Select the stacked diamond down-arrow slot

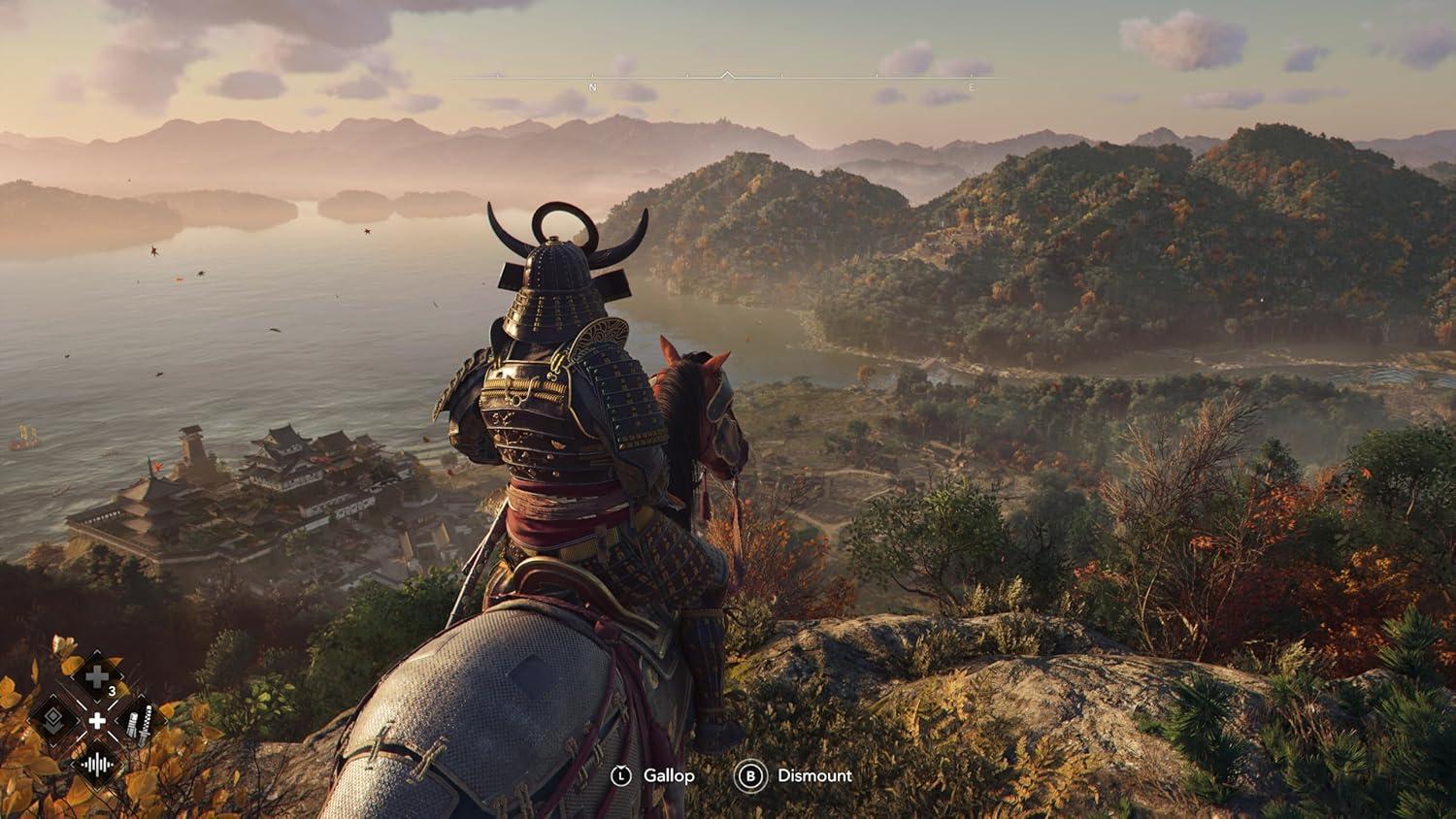pos(53,720)
